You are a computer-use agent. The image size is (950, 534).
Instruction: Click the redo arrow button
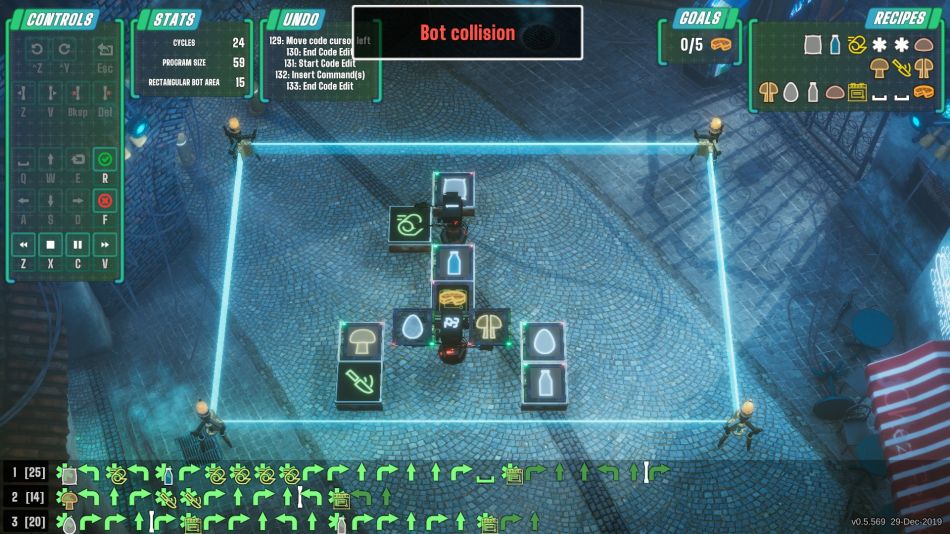[x=64, y=49]
